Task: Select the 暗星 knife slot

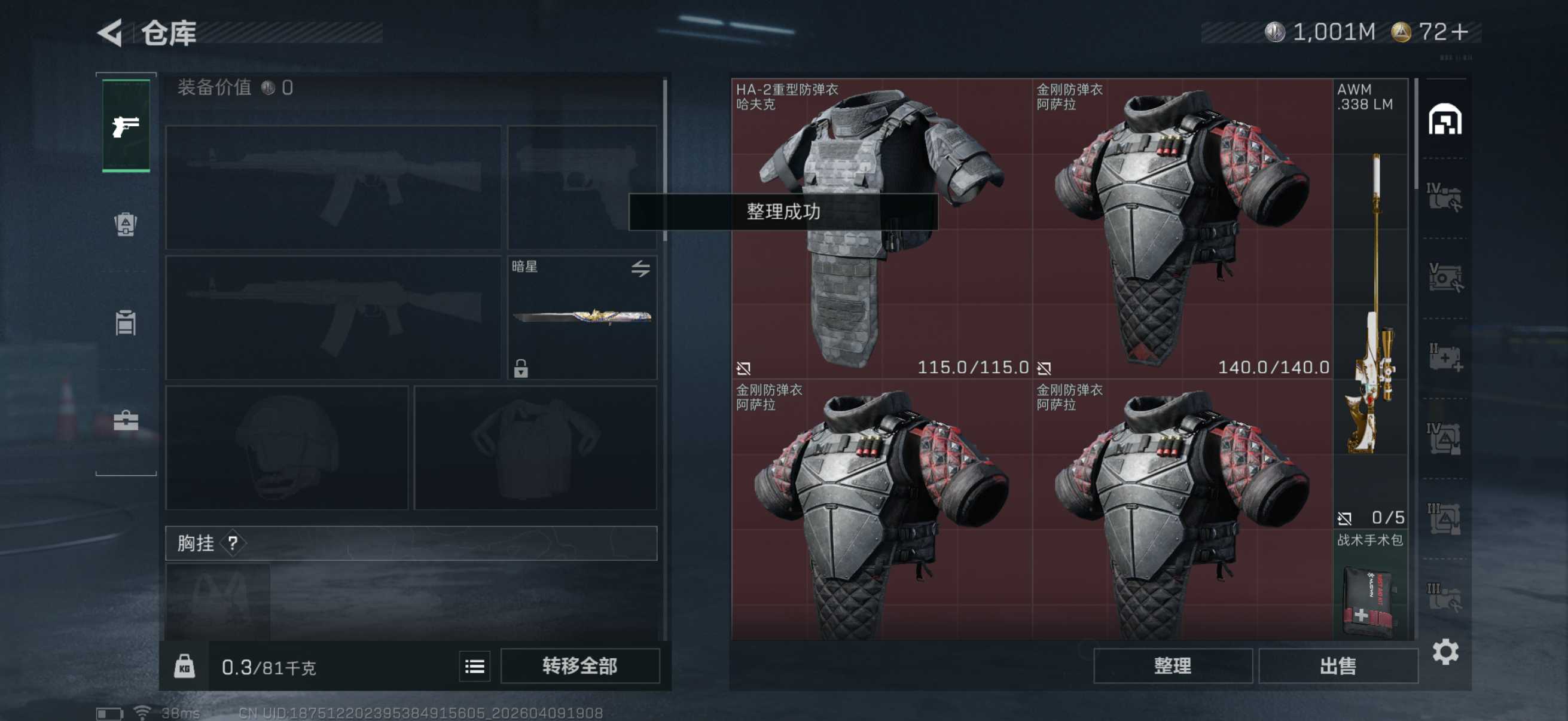Action: coord(581,317)
